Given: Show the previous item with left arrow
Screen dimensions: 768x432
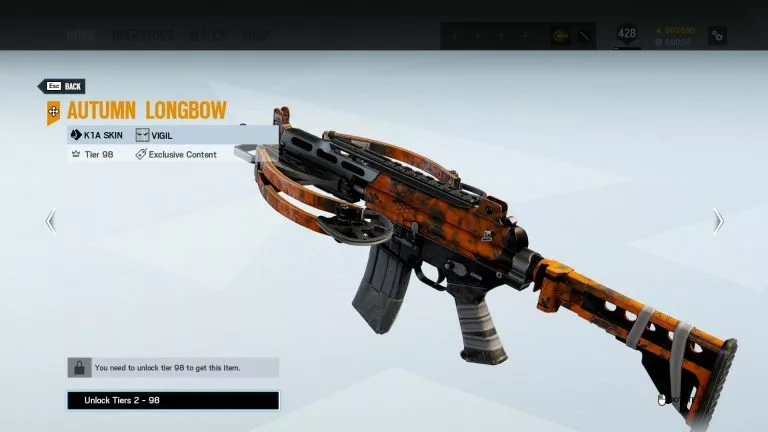Looking at the screenshot, I should click(x=51, y=221).
